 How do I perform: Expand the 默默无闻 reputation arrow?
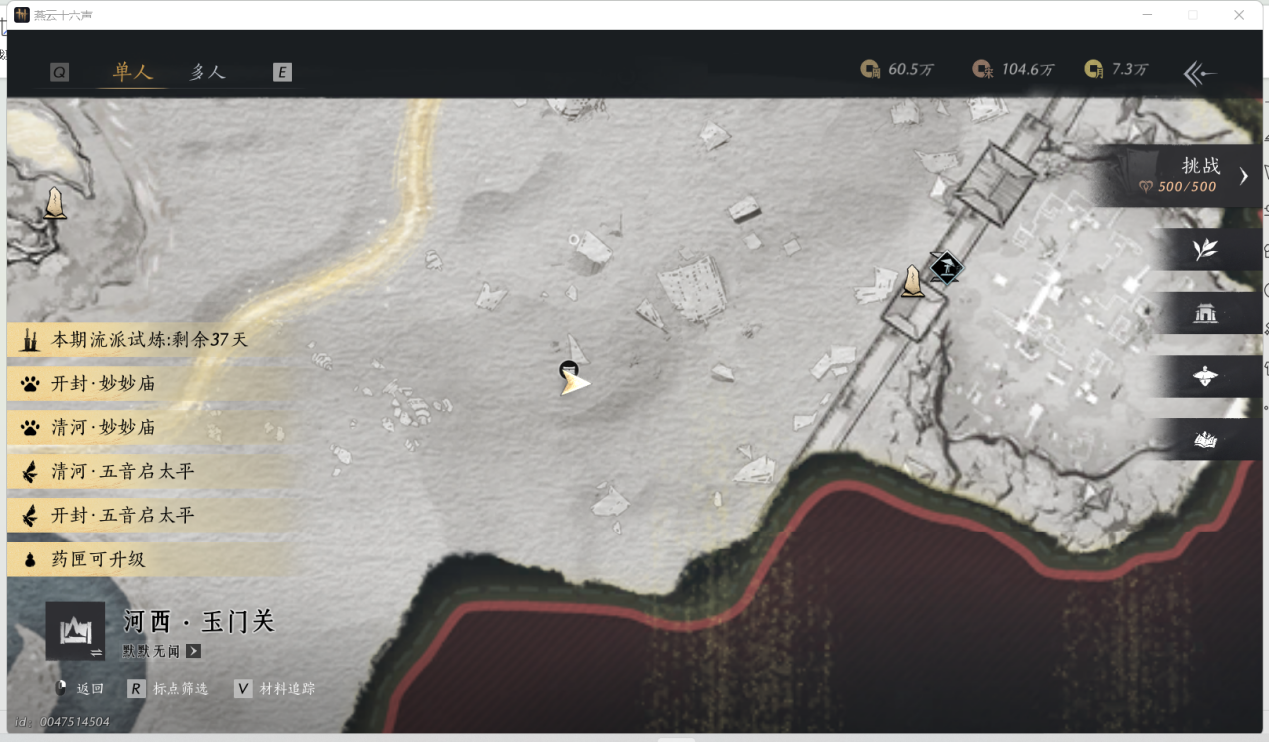coord(194,652)
